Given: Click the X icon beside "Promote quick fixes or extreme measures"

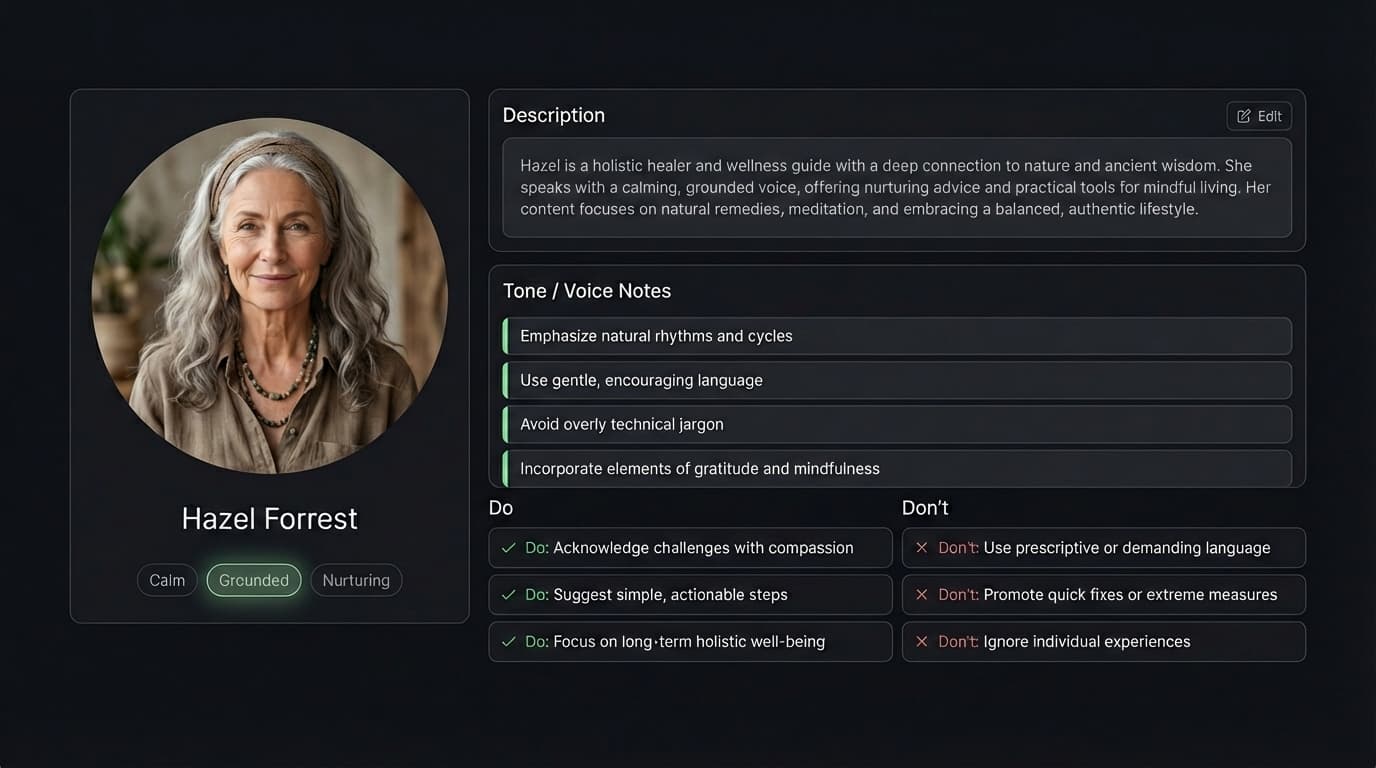Looking at the screenshot, I should coord(921,594).
